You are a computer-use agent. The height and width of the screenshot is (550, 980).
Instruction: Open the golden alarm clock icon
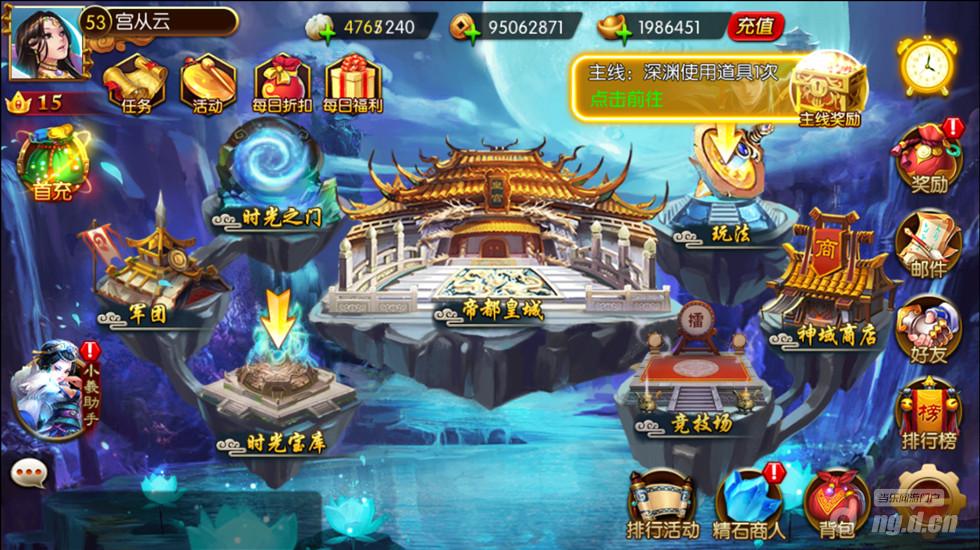[926, 65]
